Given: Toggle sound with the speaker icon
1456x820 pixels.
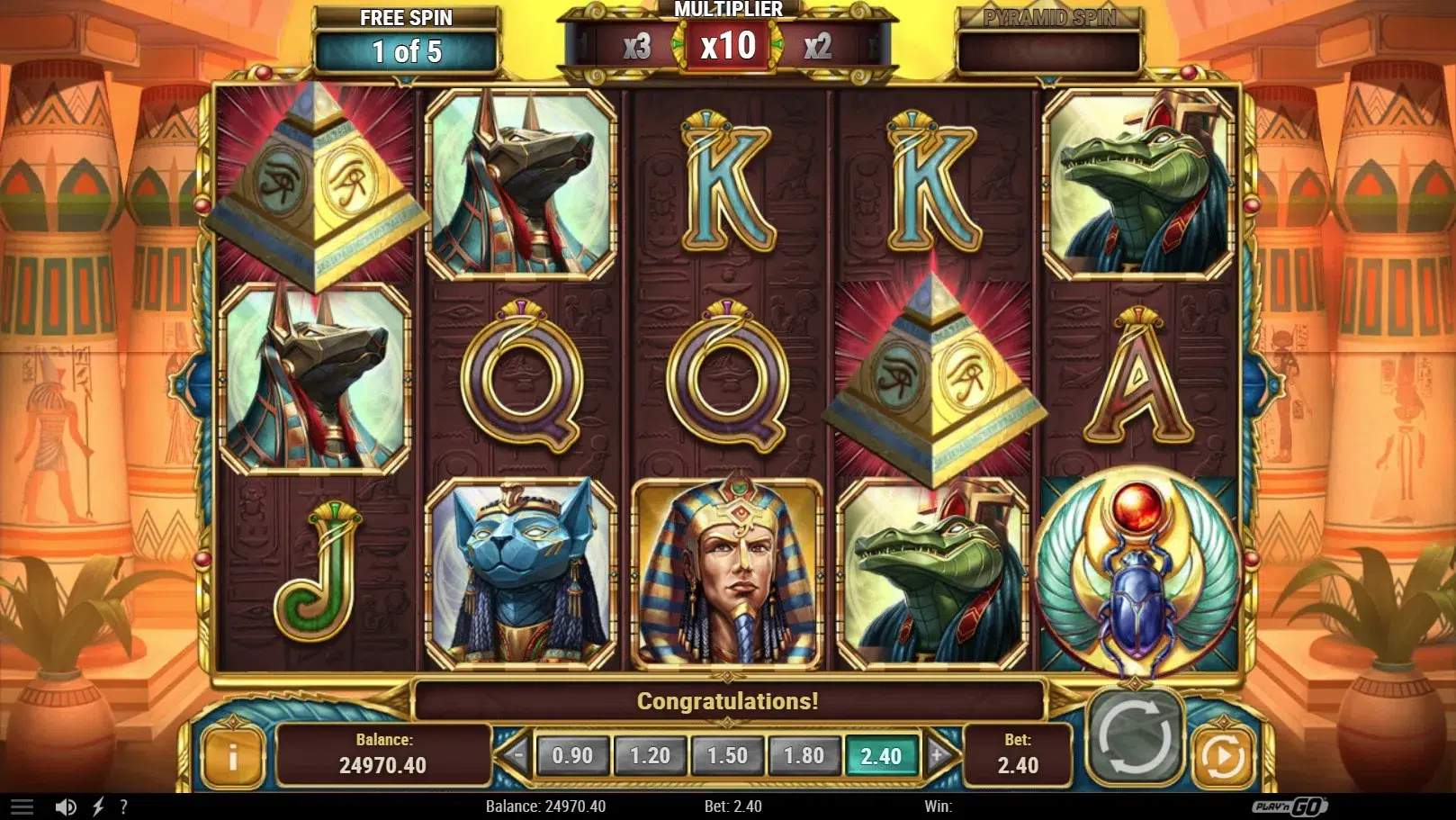Looking at the screenshot, I should coord(66,806).
